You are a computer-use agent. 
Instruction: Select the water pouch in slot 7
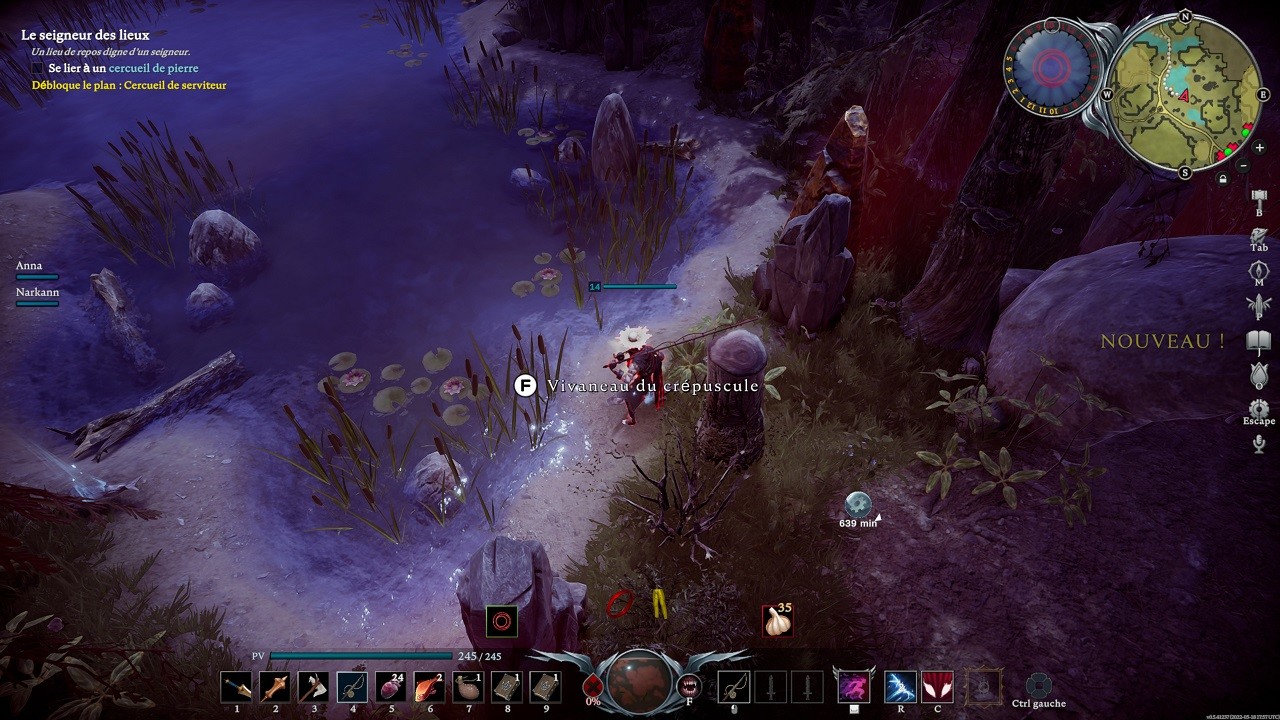468,687
